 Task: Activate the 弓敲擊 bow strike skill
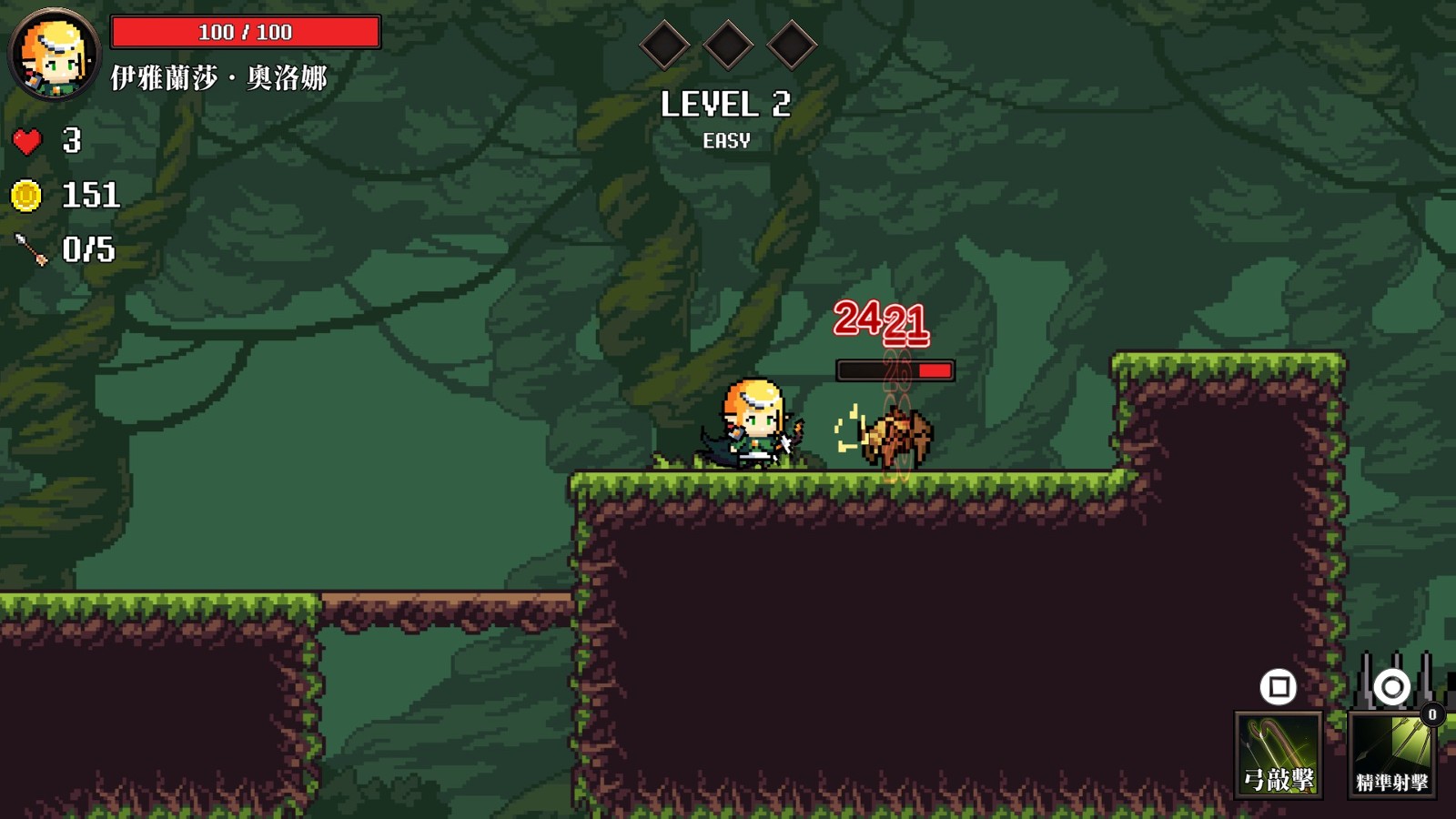tap(1279, 754)
